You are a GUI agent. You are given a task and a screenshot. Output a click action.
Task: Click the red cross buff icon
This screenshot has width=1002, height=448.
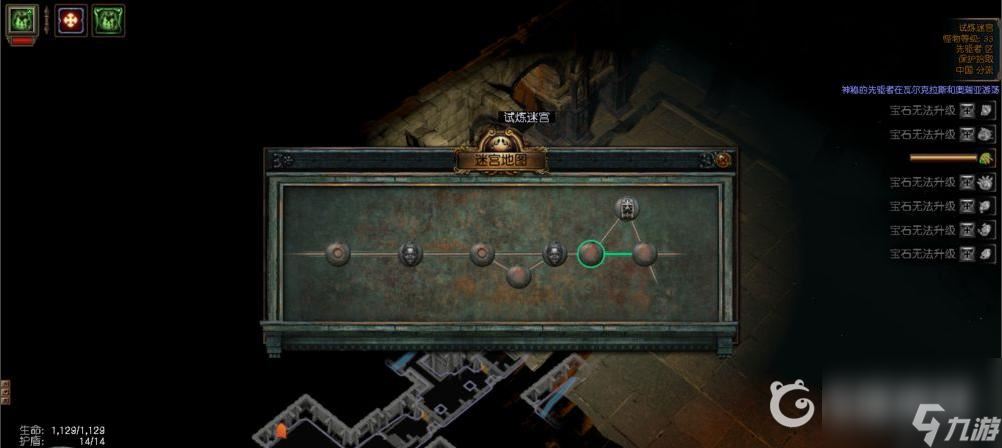pyautogui.click(x=71, y=20)
